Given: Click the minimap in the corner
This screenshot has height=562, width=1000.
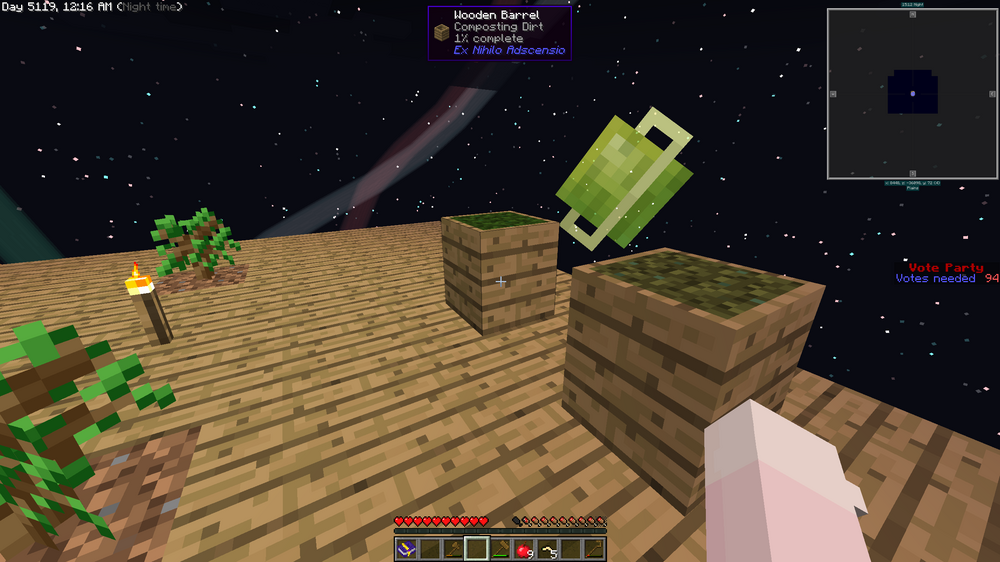Looking at the screenshot, I should [x=912, y=93].
